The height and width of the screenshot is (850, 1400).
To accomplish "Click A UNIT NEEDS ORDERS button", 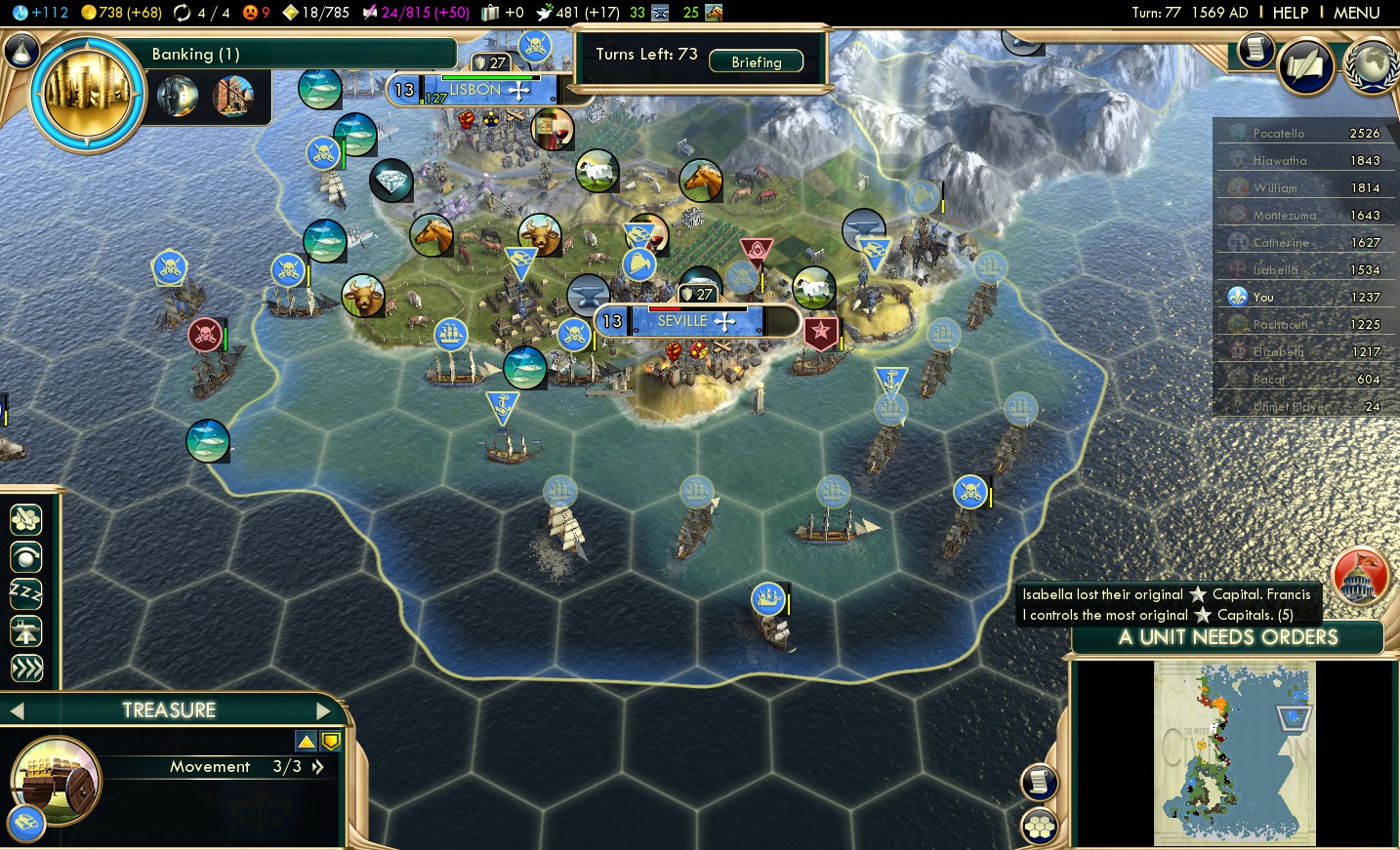I will (x=1227, y=637).
